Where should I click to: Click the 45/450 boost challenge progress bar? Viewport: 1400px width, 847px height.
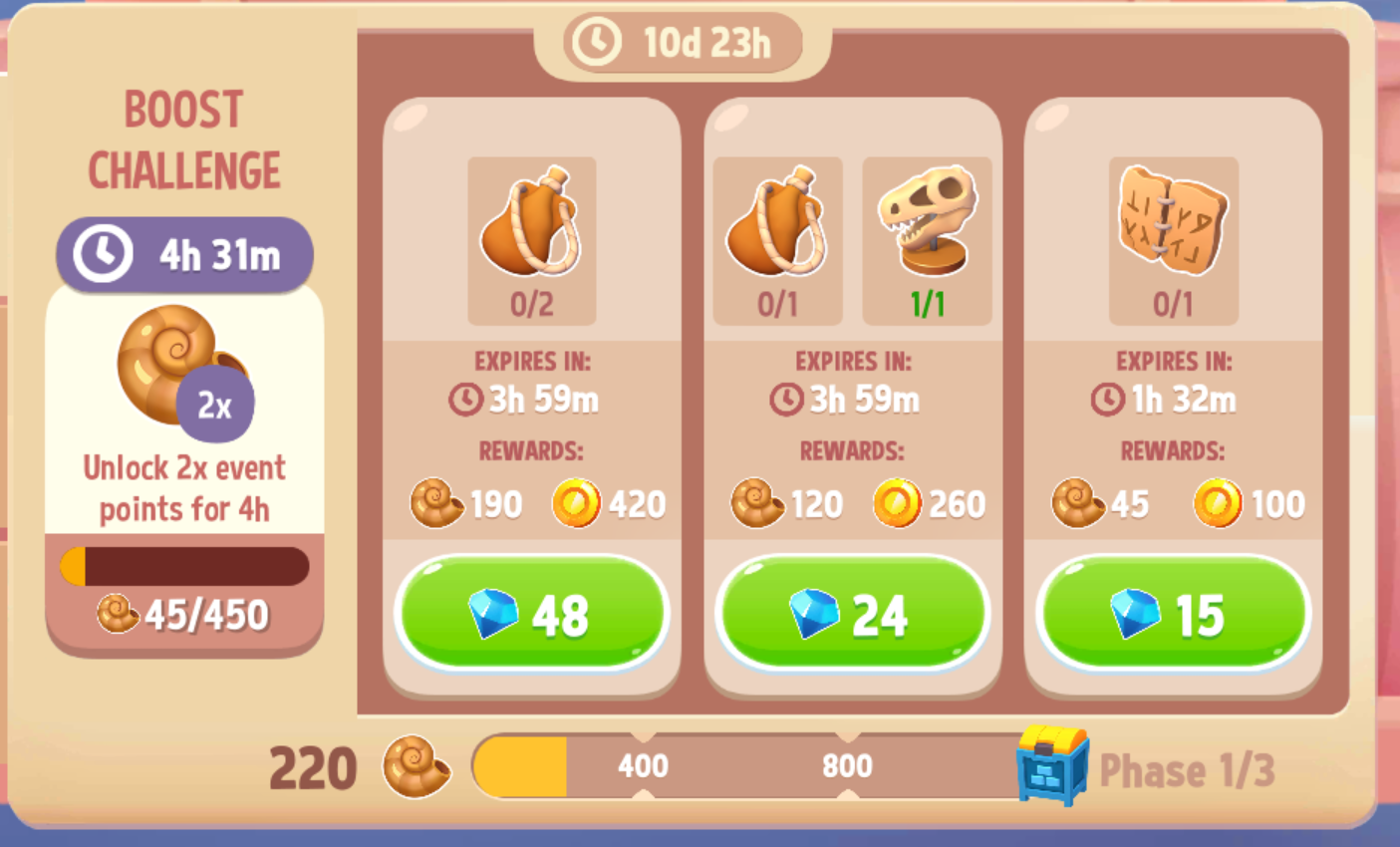click(184, 566)
